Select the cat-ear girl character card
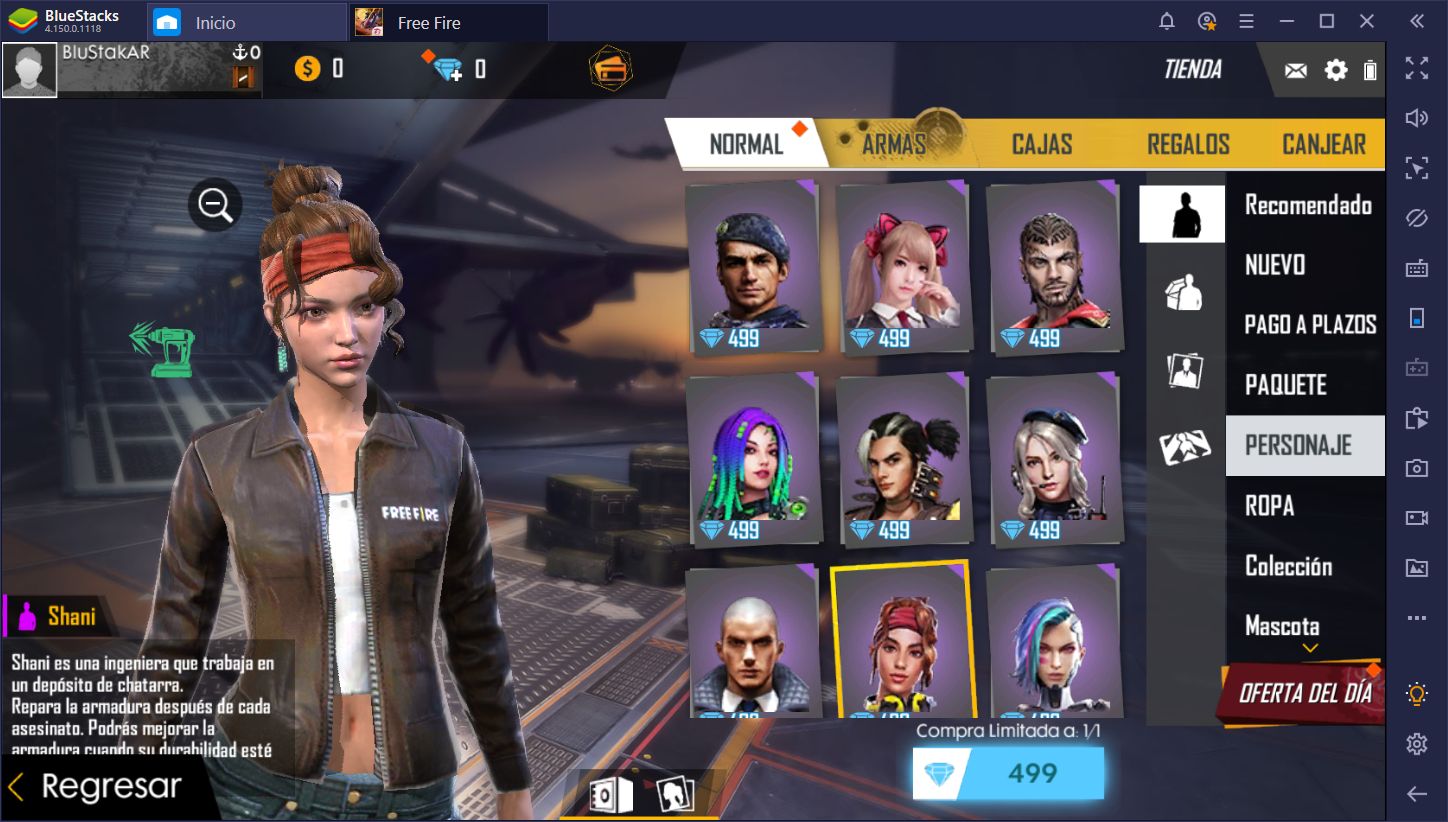 (x=902, y=268)
